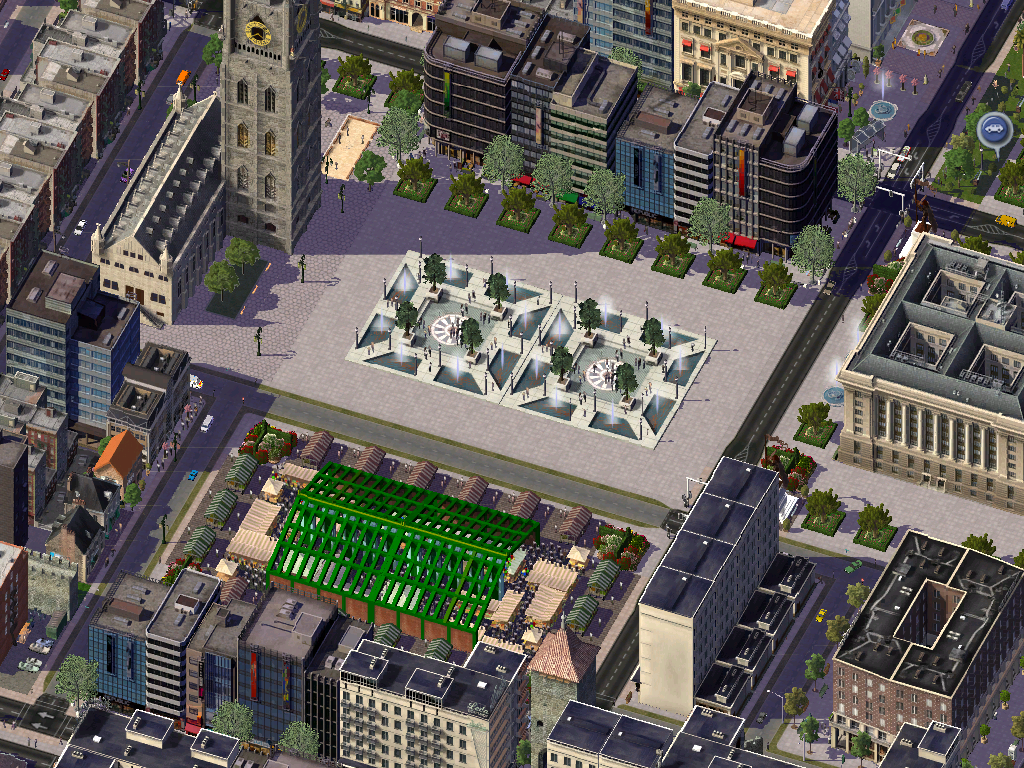Click the blue car marker bubble
The height and width of the screenshot is (768, 1024).
pos(993,129)
